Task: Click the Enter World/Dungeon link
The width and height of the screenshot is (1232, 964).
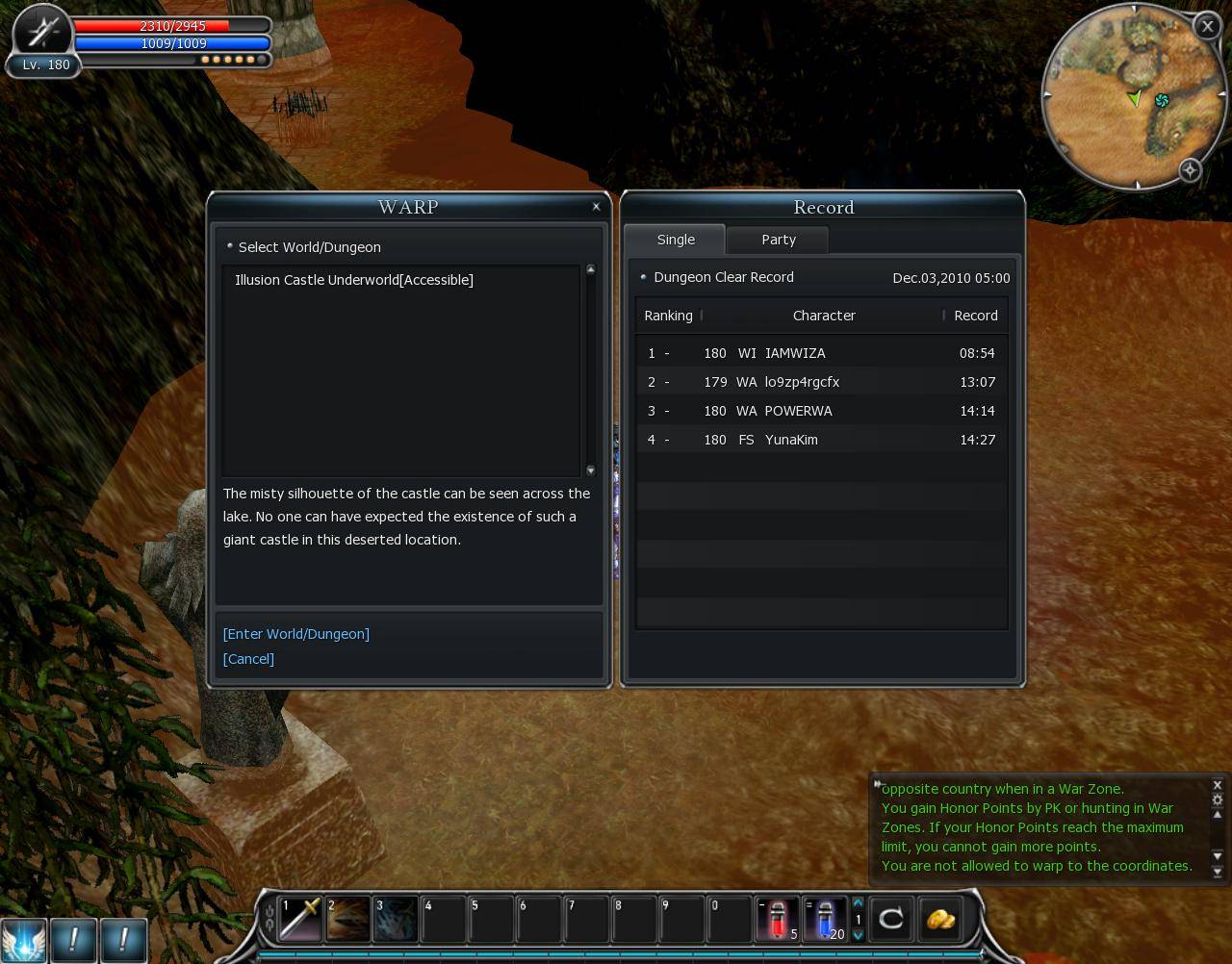Action: [x=295, y=634]
